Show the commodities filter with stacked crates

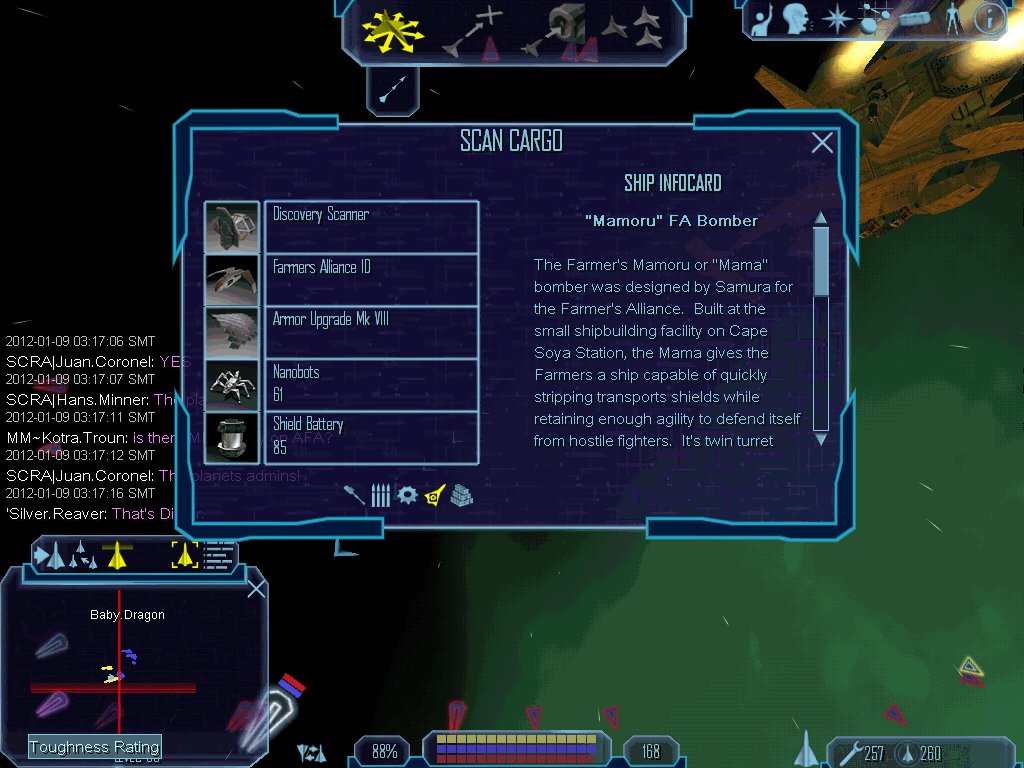coord(460,495)
